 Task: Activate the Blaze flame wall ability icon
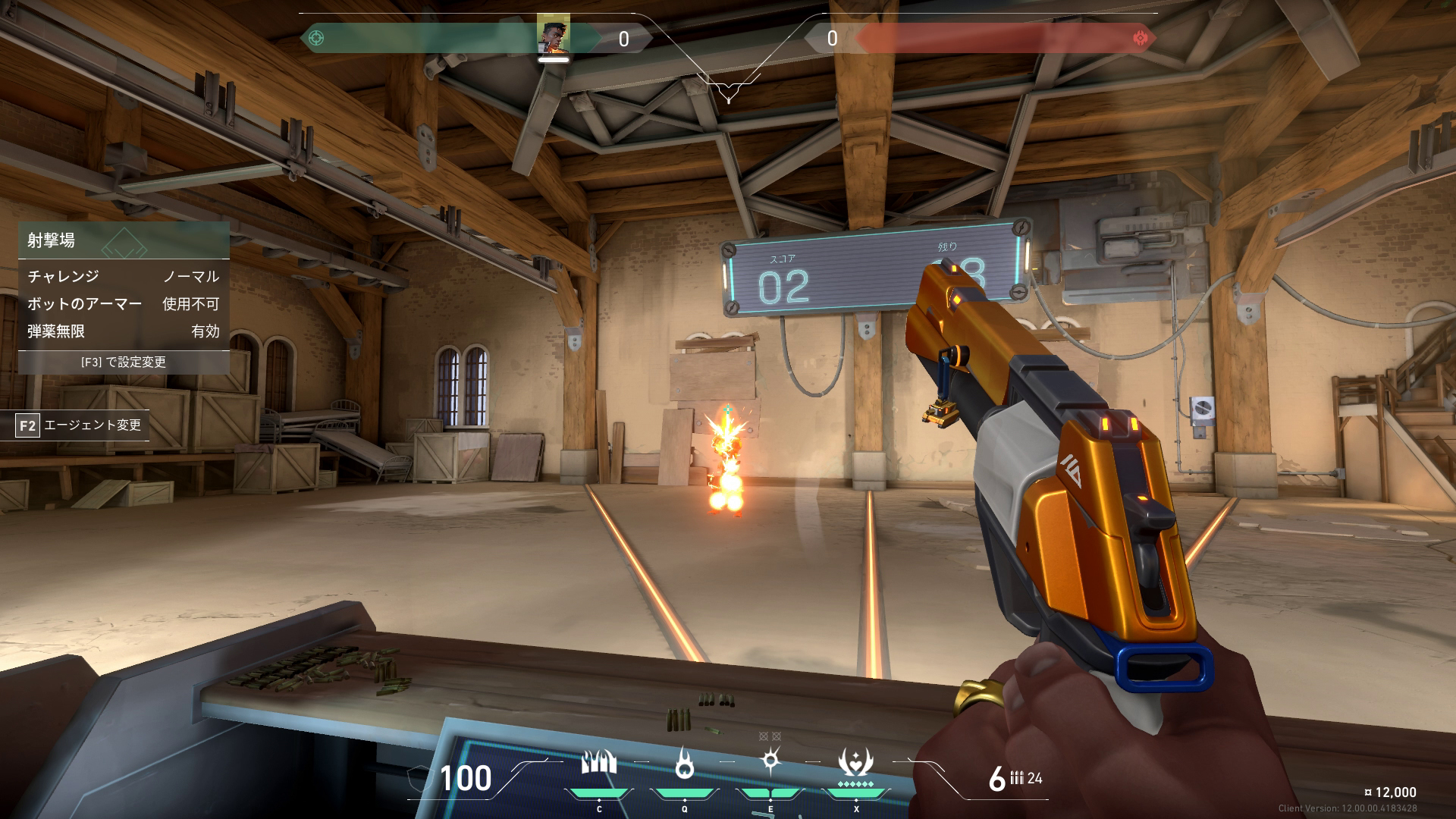point(599,763)
